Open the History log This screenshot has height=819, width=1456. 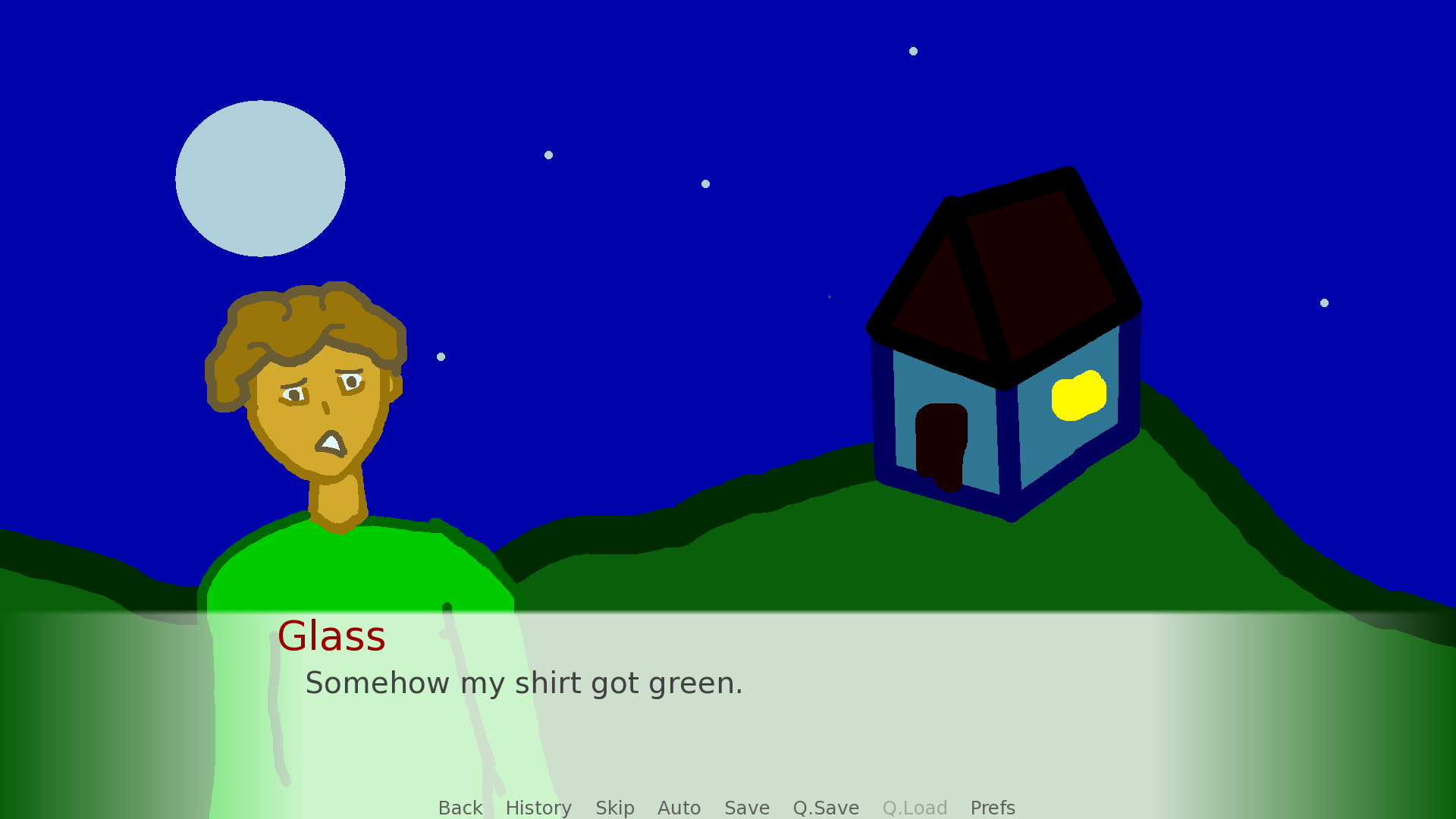(538, 808)
